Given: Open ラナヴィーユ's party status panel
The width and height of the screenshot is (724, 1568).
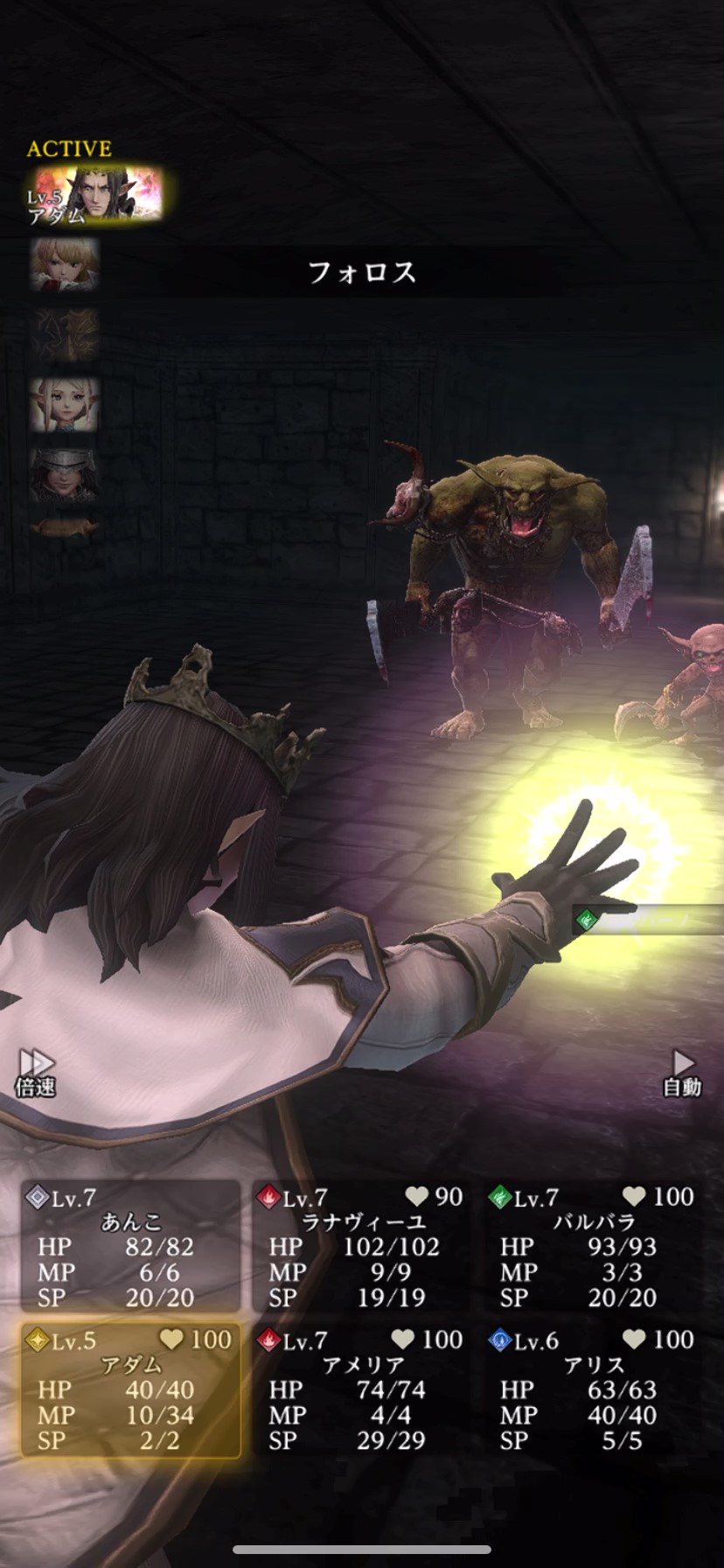Looking at the screenshot, I should coord(362,1246).
